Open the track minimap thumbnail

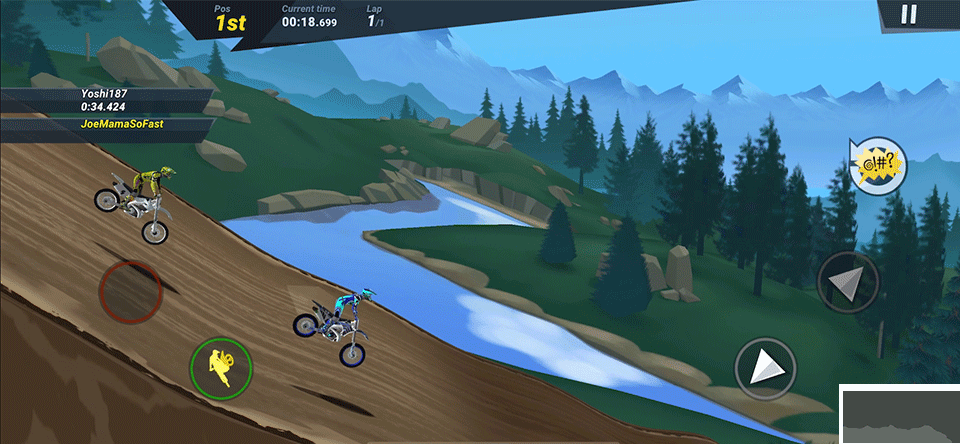[899, 414]
